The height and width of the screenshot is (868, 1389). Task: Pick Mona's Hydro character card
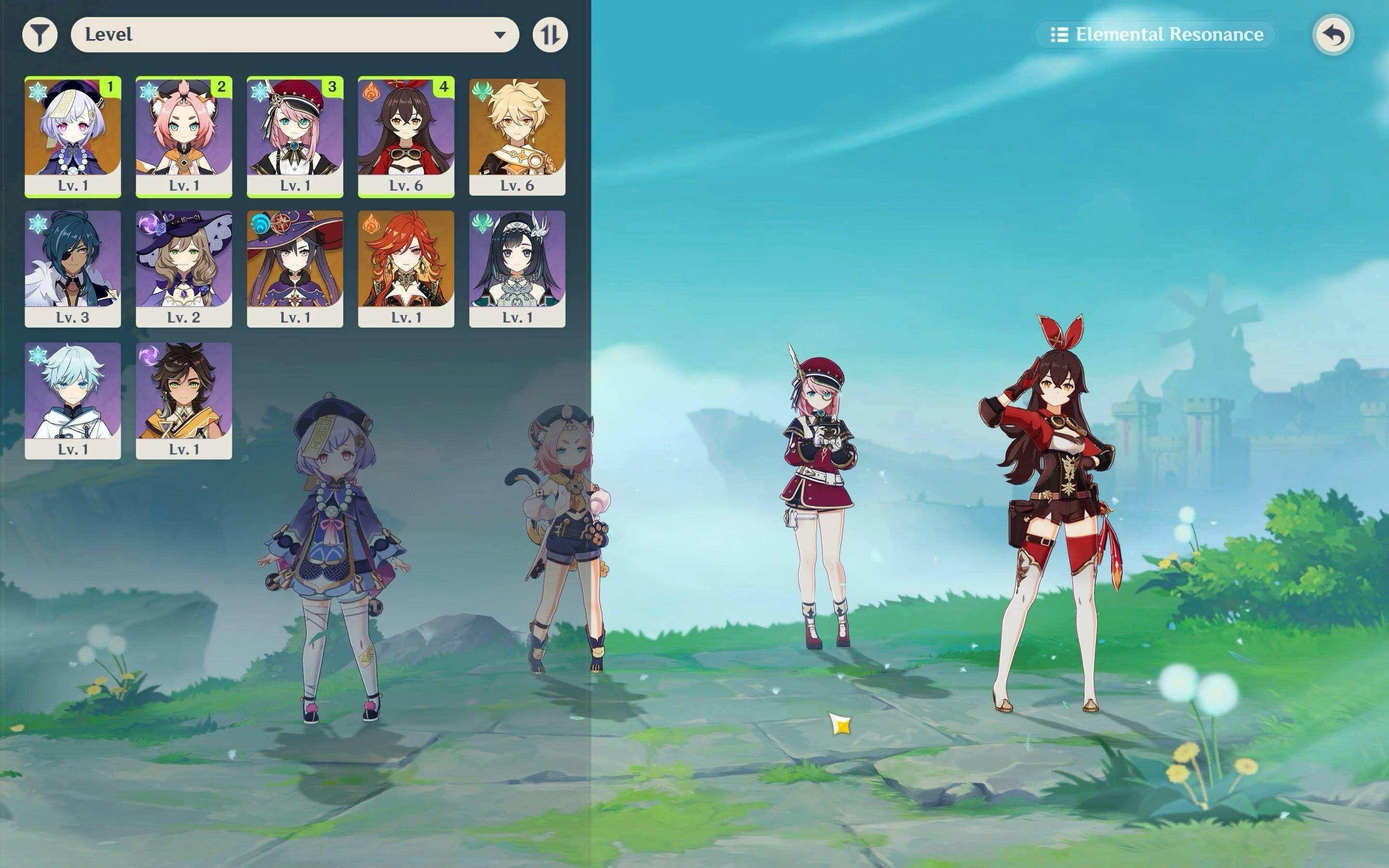(x=295, y=269)
